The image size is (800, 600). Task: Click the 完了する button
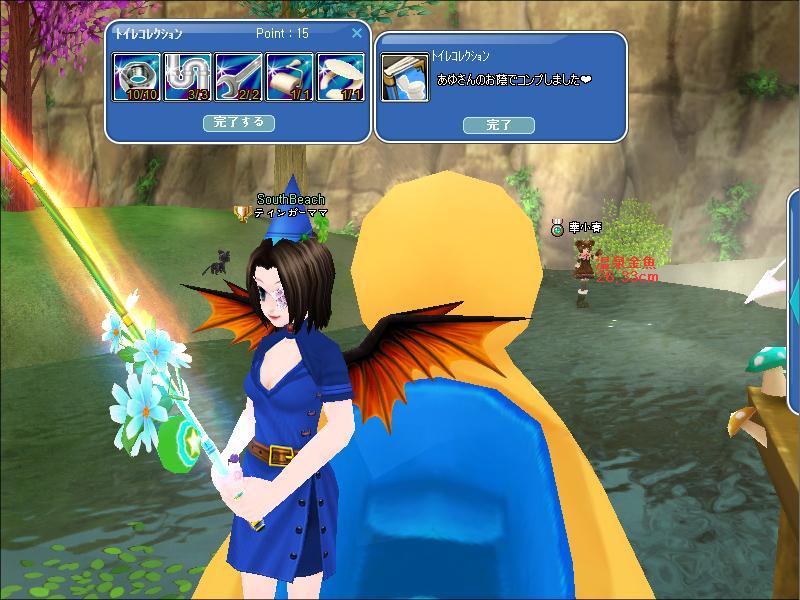click(x=239, y=123)
